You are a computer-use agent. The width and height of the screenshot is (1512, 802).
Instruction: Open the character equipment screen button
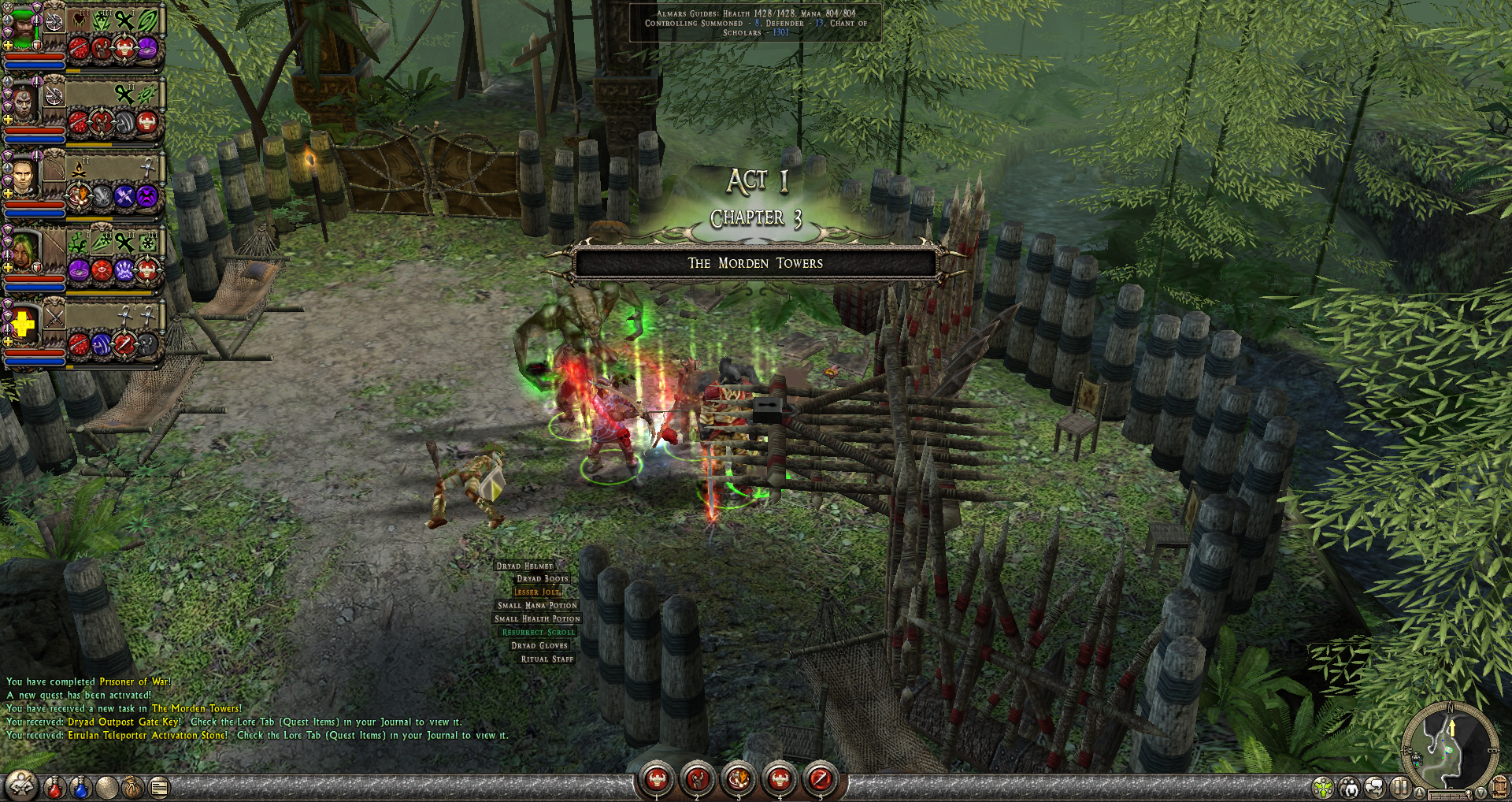pos(21,785)
